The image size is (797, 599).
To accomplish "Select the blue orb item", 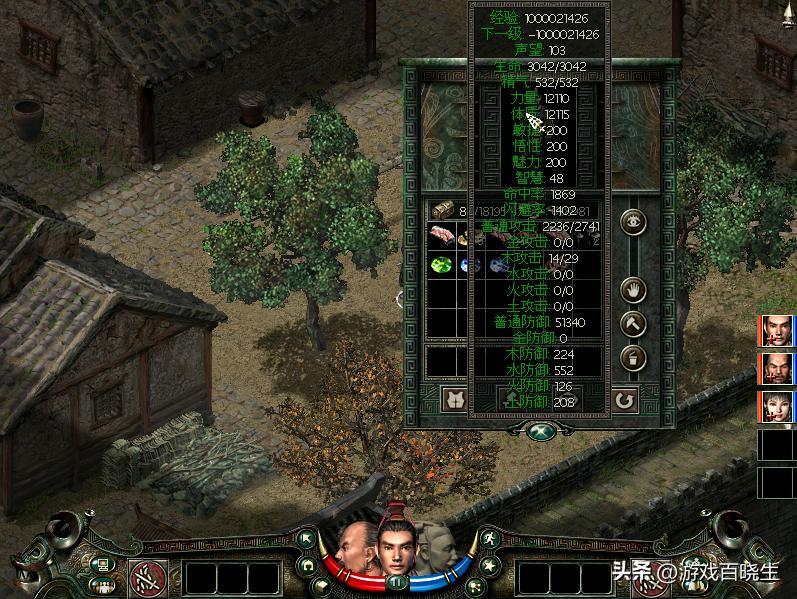I will click(x=464, y=266).
